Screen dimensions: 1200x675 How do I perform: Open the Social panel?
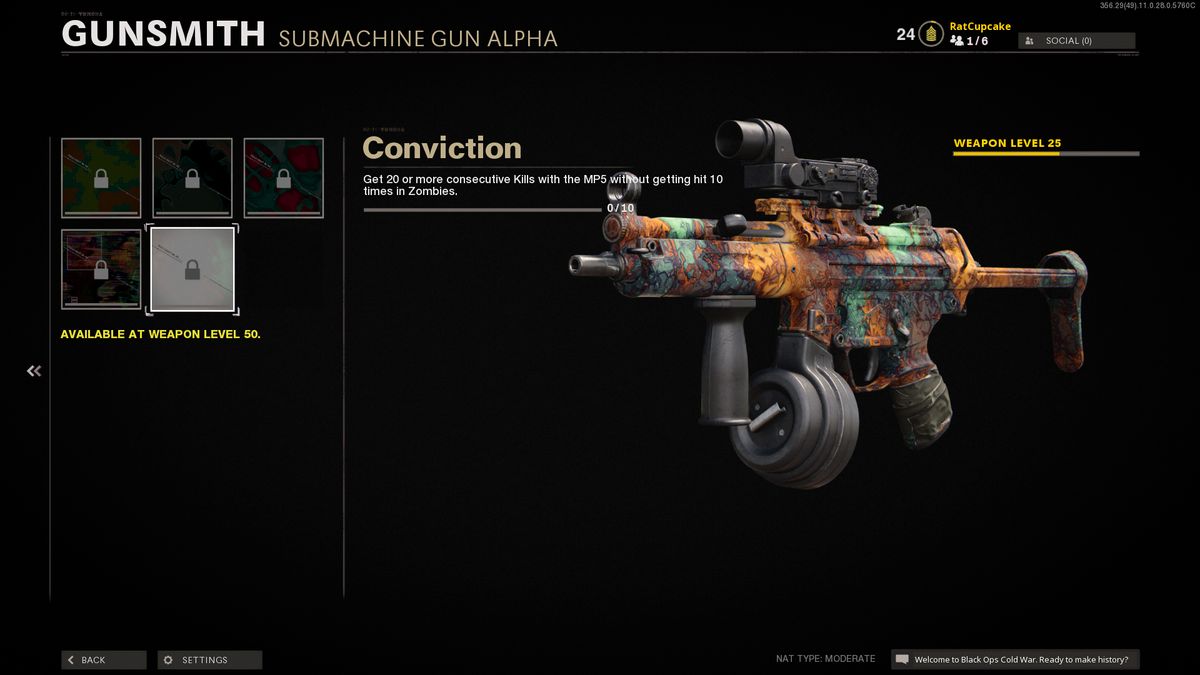coord(1076,41)
